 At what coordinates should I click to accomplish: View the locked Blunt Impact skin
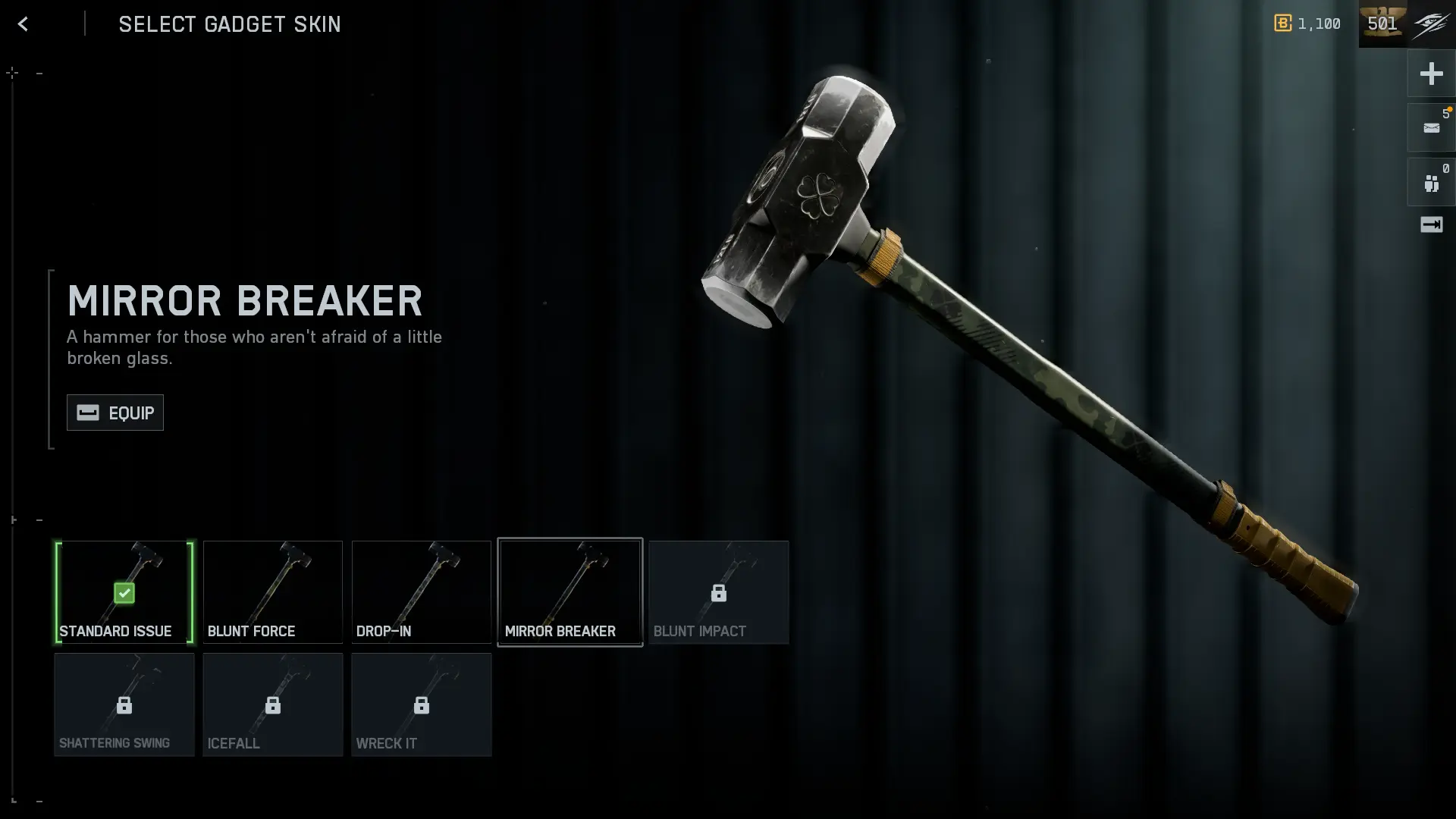[x=719, y=592]
